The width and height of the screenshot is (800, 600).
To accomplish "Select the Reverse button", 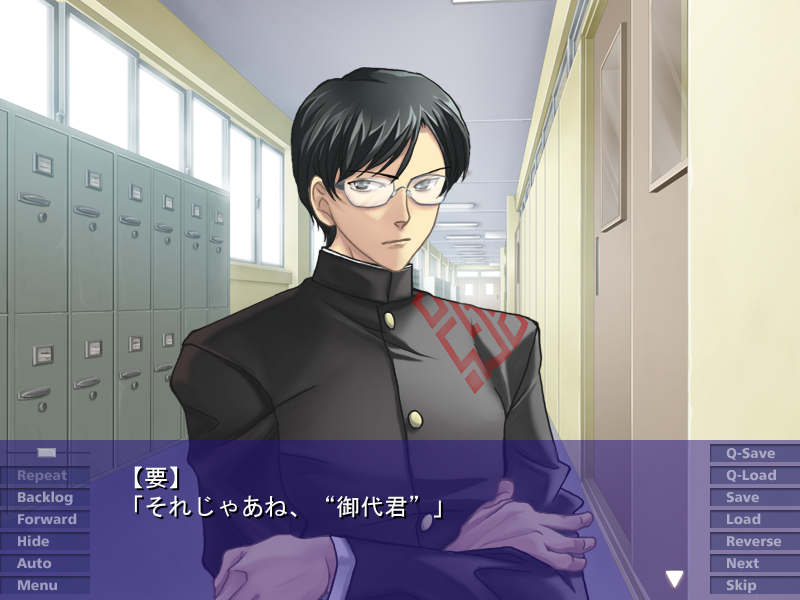I will click(753, 541).
